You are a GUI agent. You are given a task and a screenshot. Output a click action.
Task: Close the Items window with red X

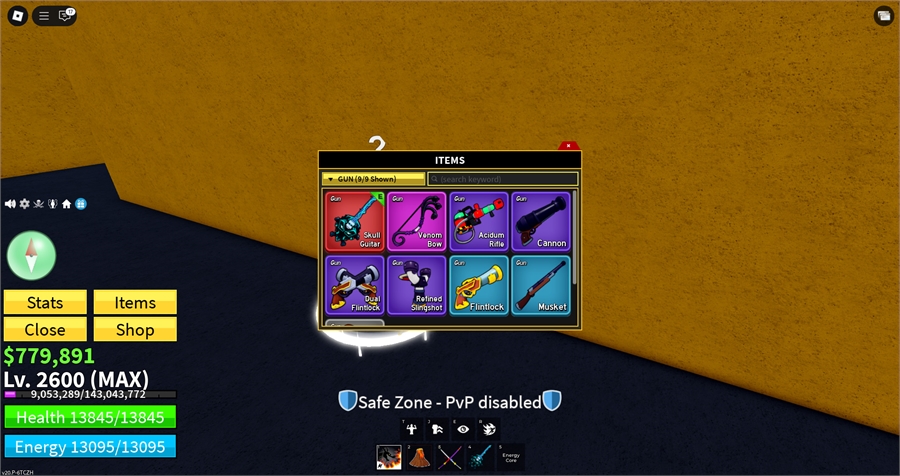point(568,146)
